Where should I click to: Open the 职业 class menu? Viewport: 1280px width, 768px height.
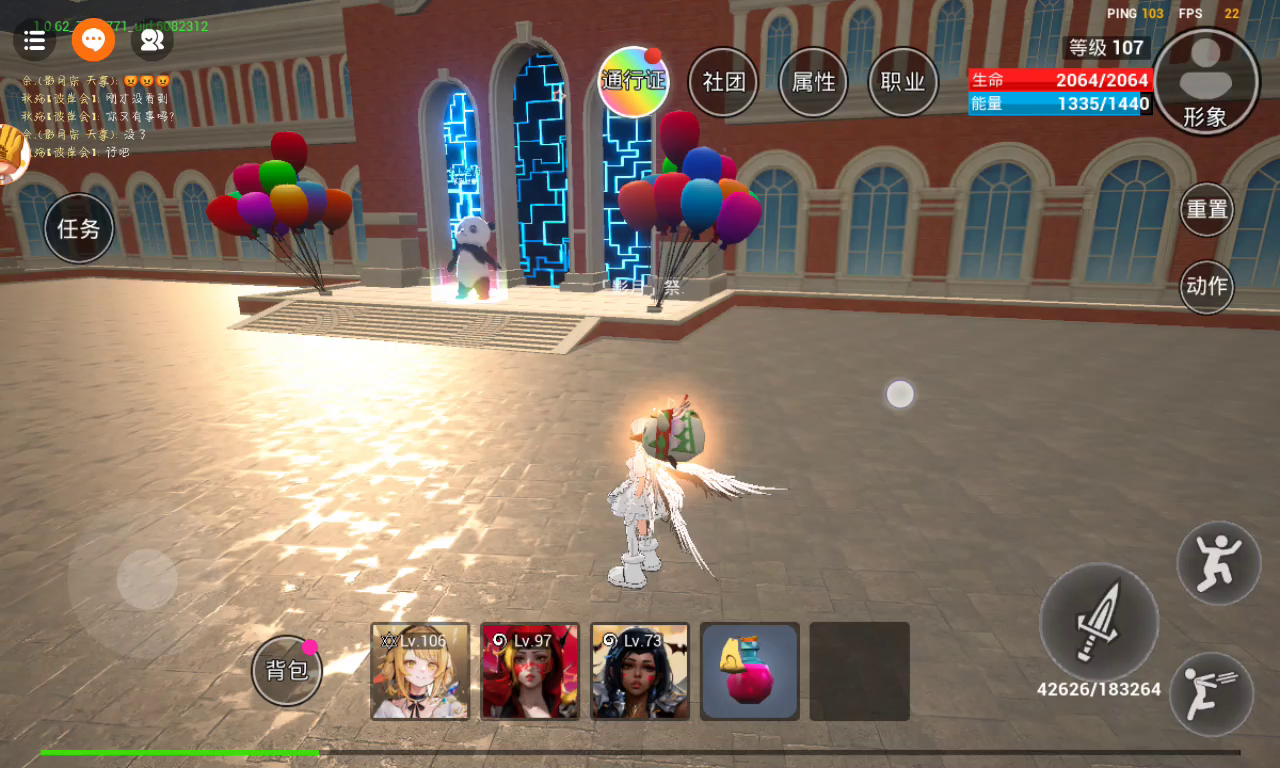[903, 82]
